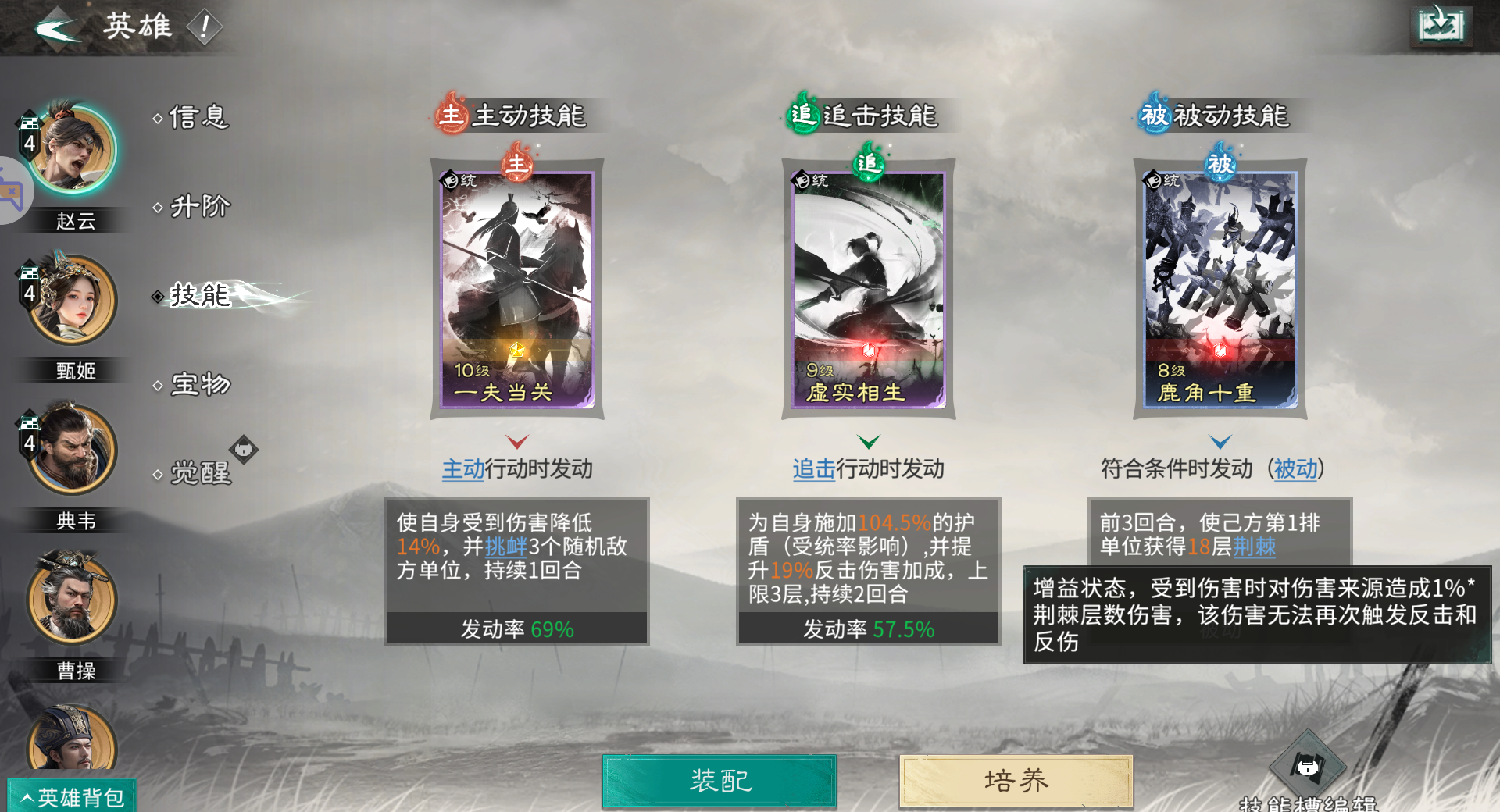This screenshot has width=1500, height=812.
Task: Click the 培养 button
Action: pos(1013,779)
